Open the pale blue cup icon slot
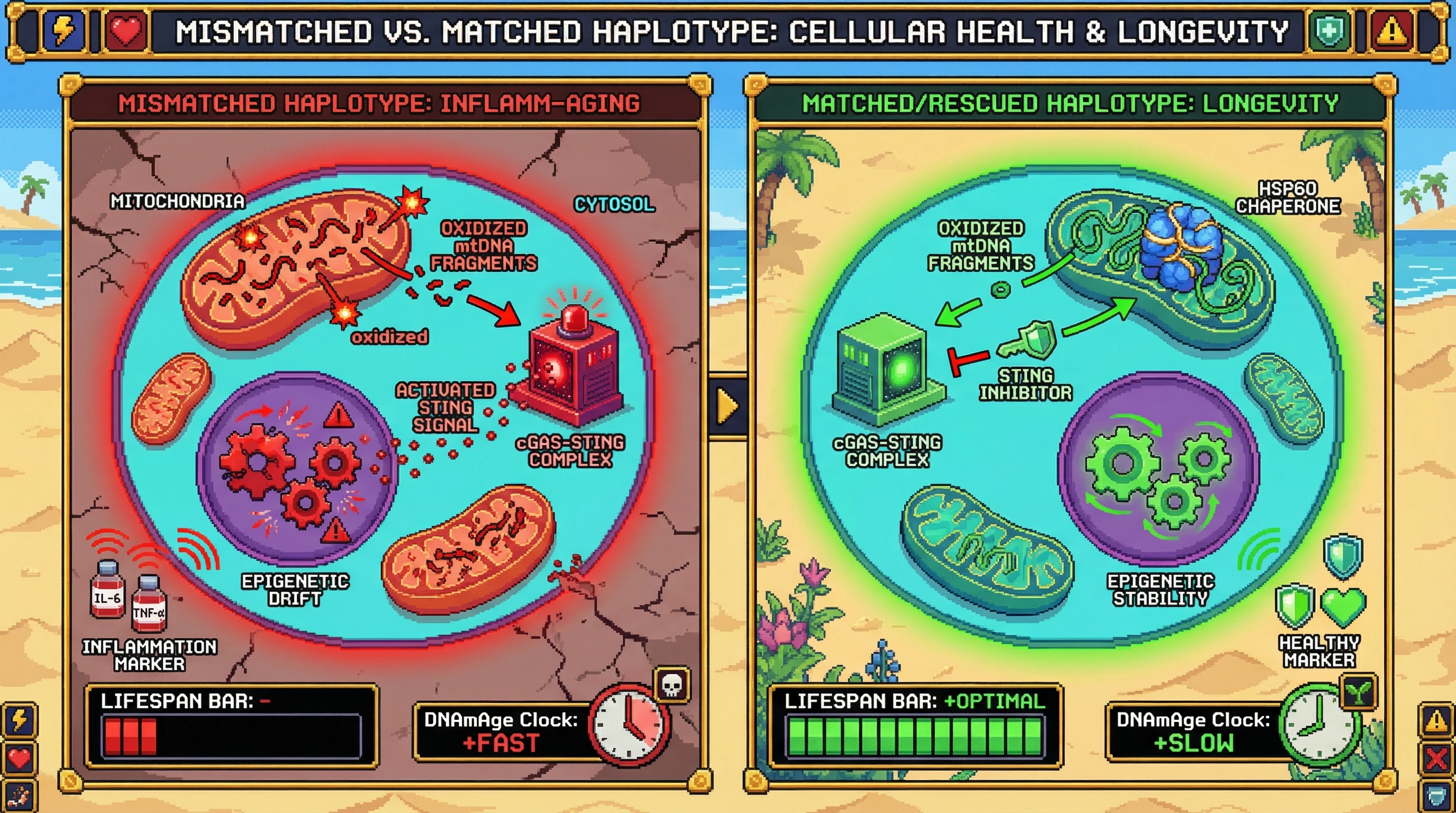1456x813 pixels. click(1436, 796)
